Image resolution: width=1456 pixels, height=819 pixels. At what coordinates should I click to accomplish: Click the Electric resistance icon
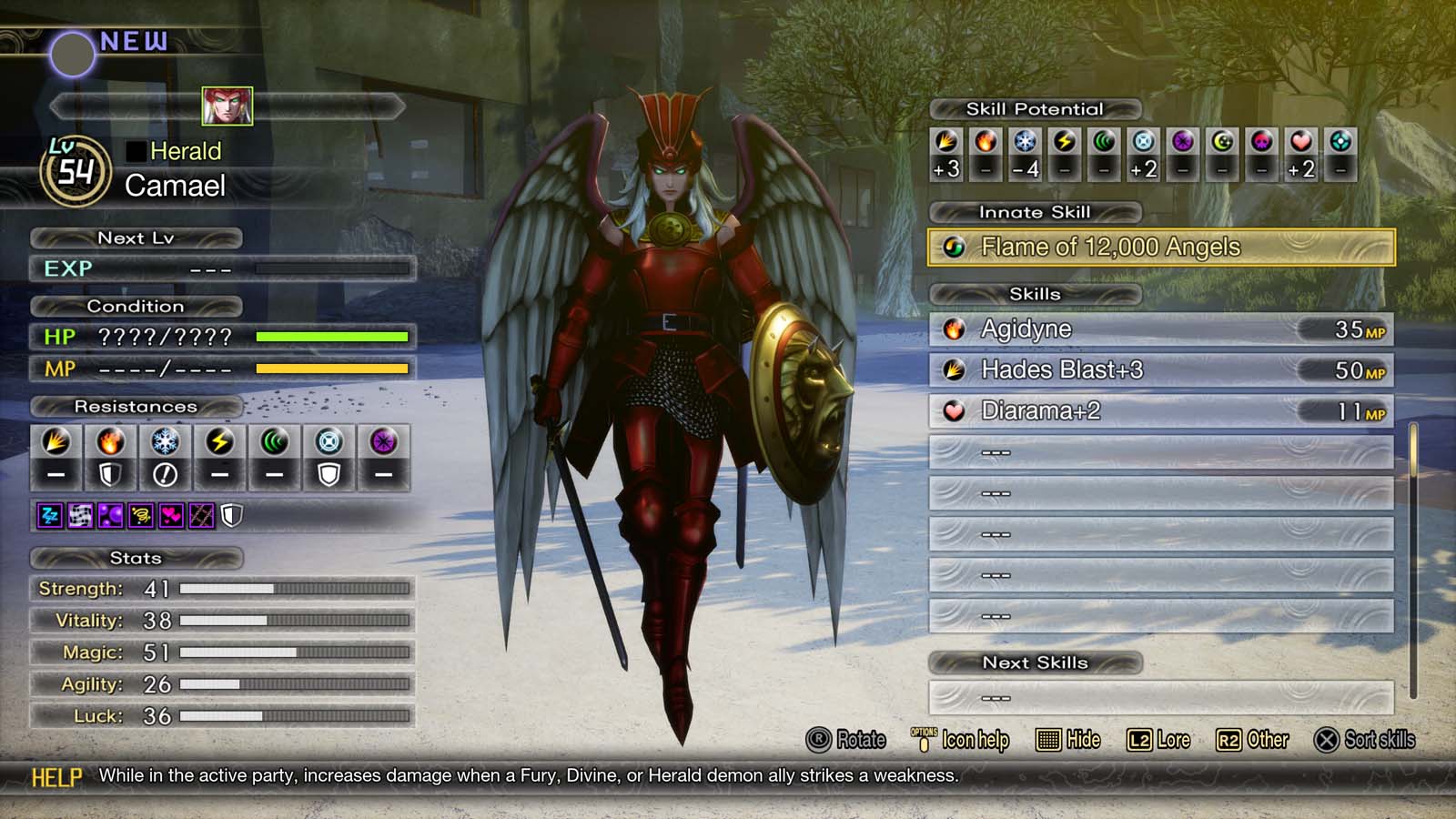point(220,446)
